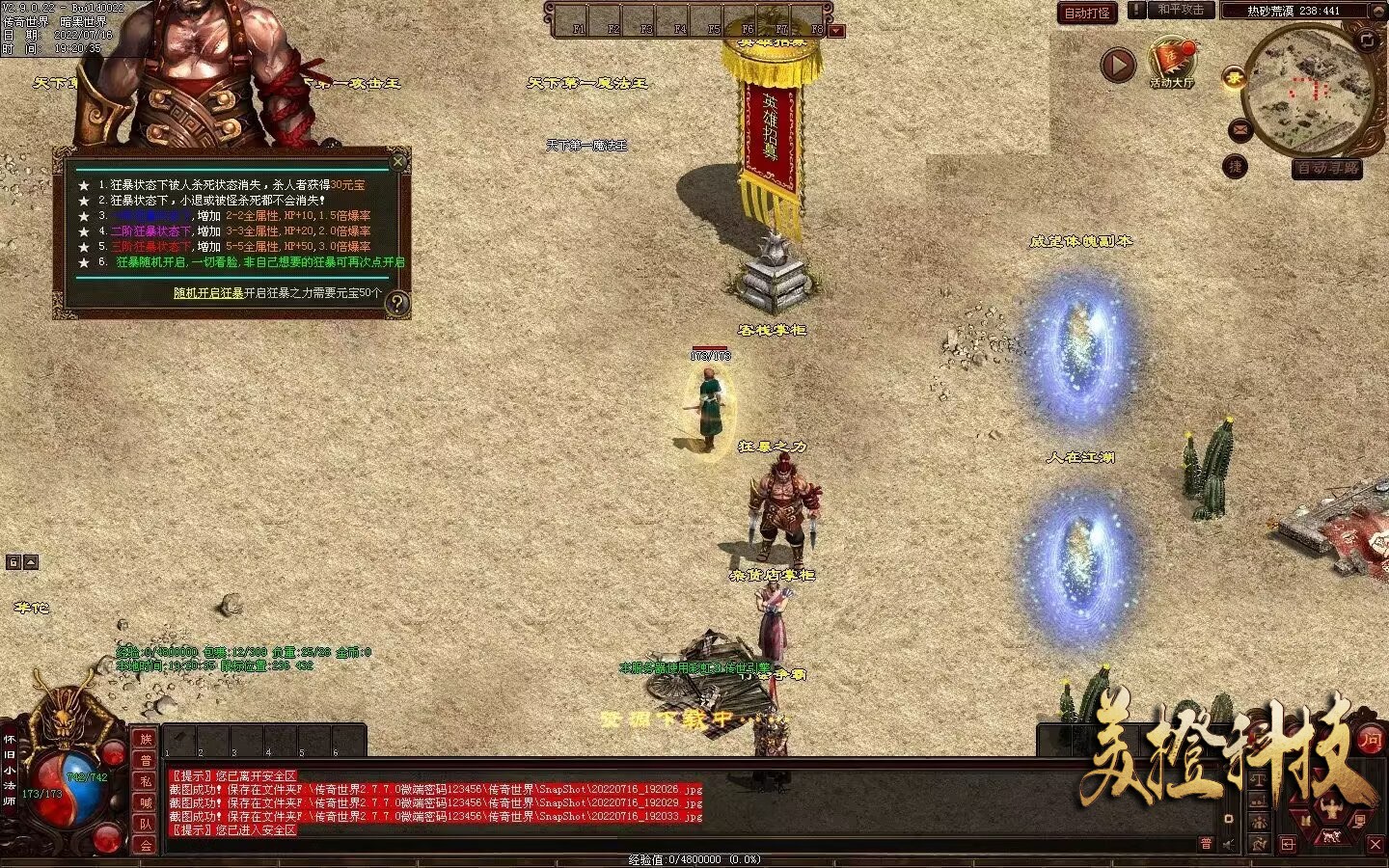This screenshot has width=1389, height=868.
Task: Open the question mark help in dialog
Action: 396,304
